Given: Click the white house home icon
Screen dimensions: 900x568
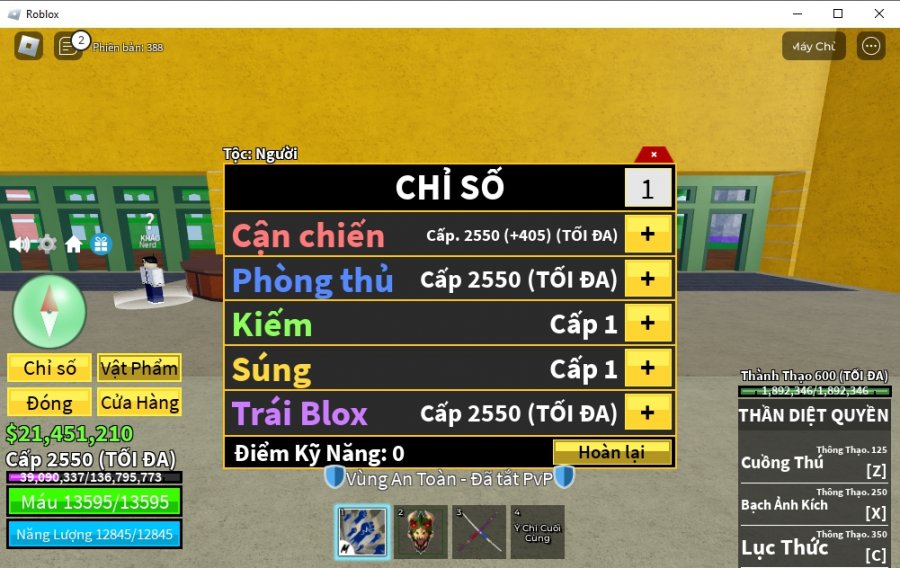Looking at the screenshot, I should coord(73,243).
